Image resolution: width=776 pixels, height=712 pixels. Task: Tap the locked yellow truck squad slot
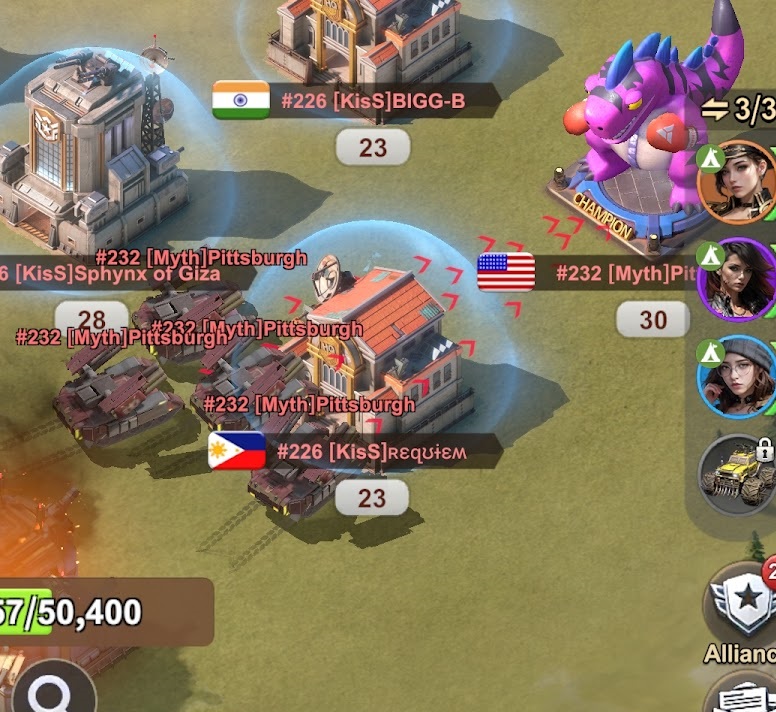[x=738, y=473]
